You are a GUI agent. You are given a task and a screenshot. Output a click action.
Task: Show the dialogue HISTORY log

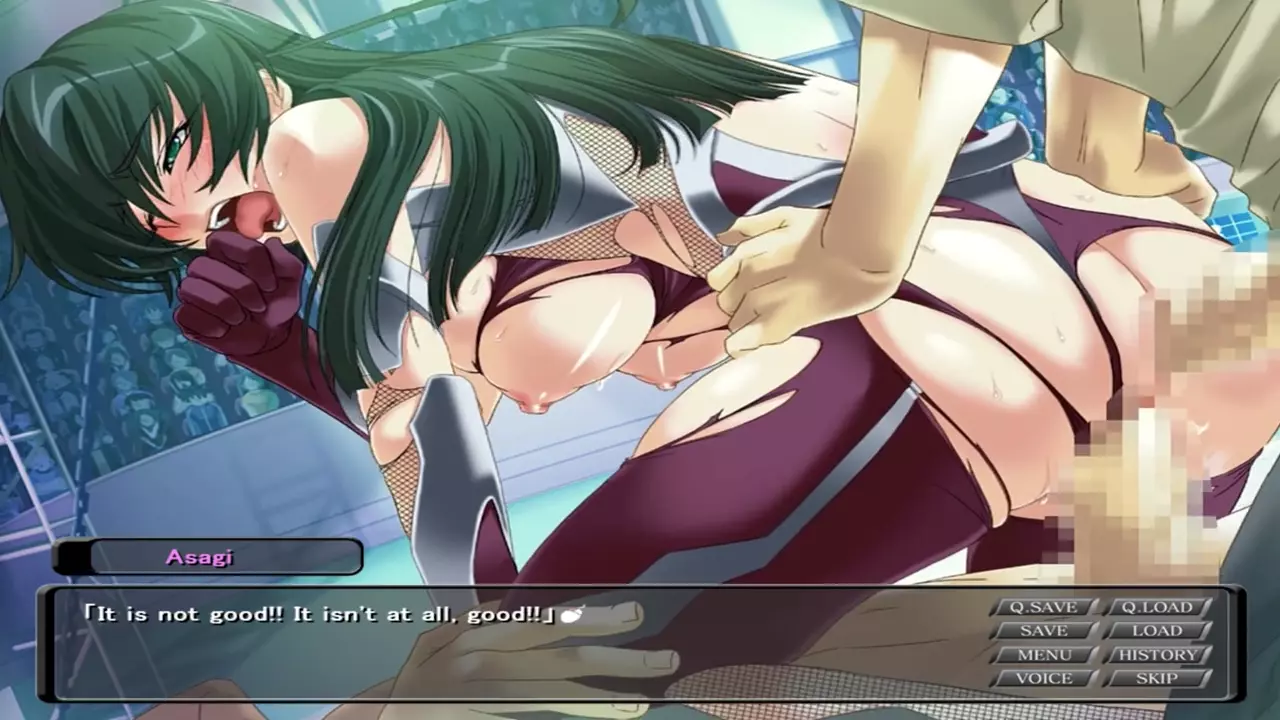pos(1157,655)
